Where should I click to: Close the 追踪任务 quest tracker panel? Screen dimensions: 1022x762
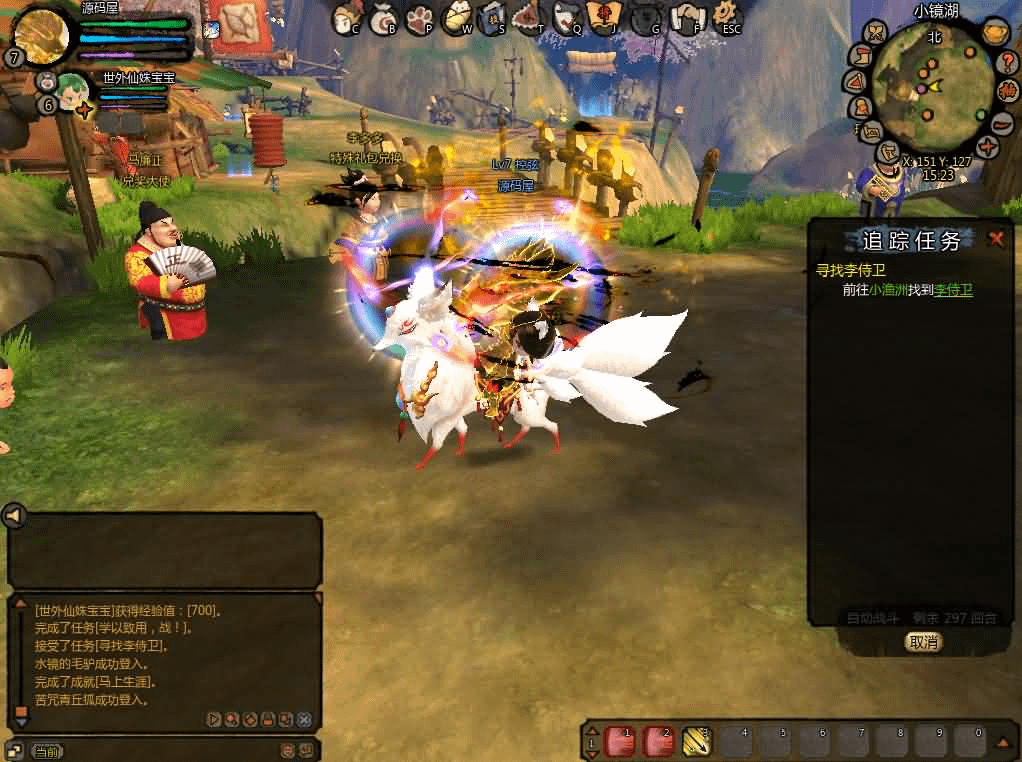pyautogui.click(x=996, y=239)
